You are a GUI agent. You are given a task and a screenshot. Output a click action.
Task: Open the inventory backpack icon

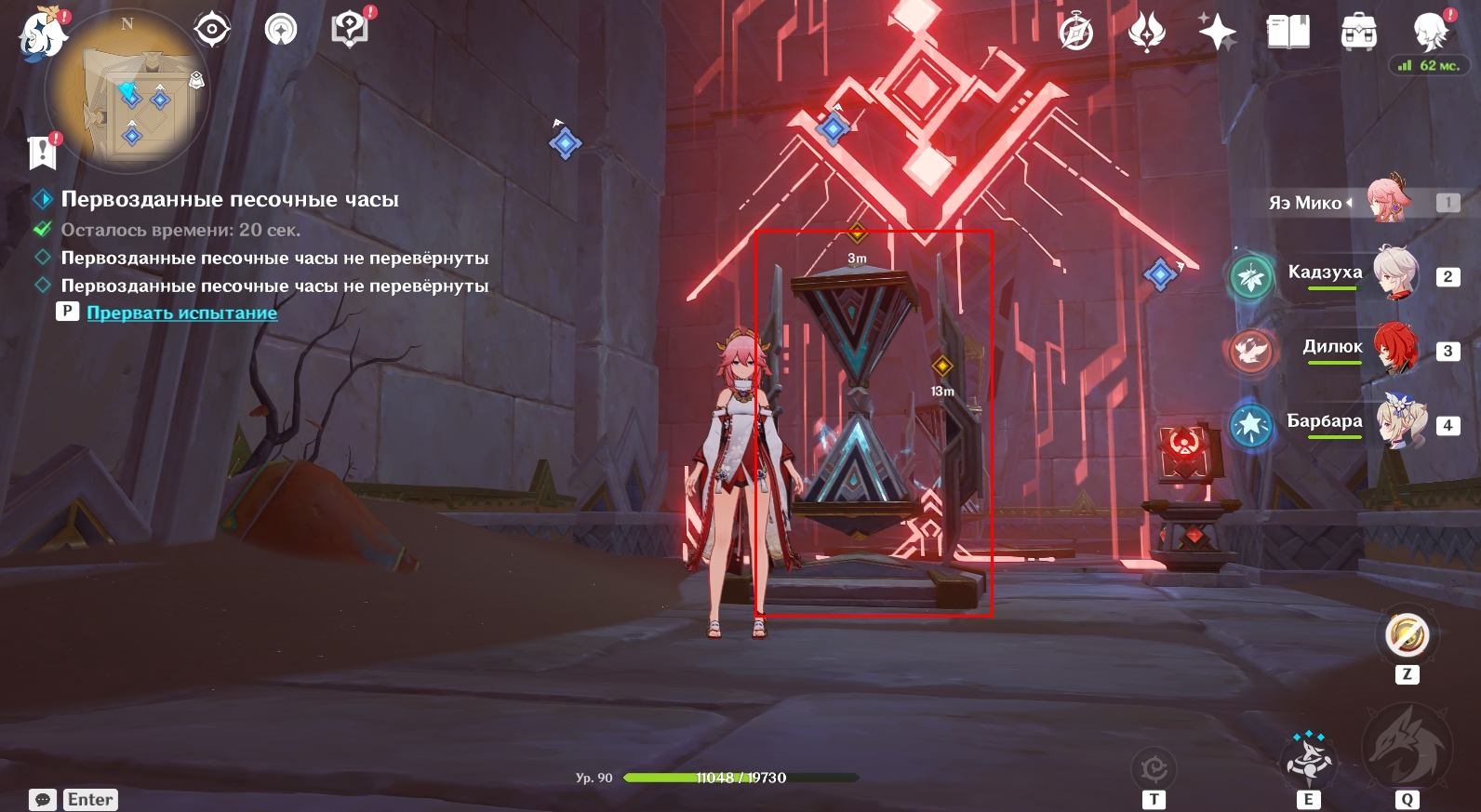[1358, 33]
